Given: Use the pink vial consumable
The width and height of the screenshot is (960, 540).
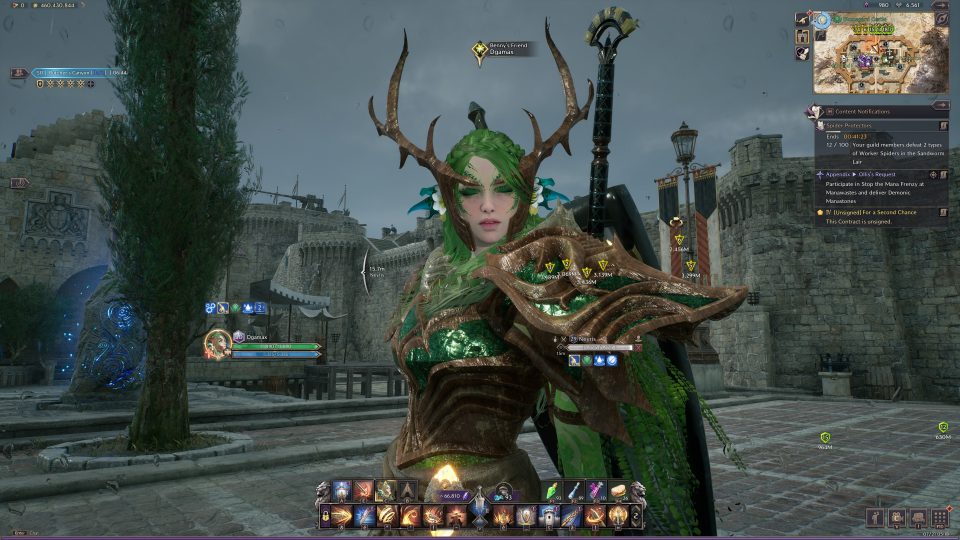Looking at the screenshot, I should point(596,491).
